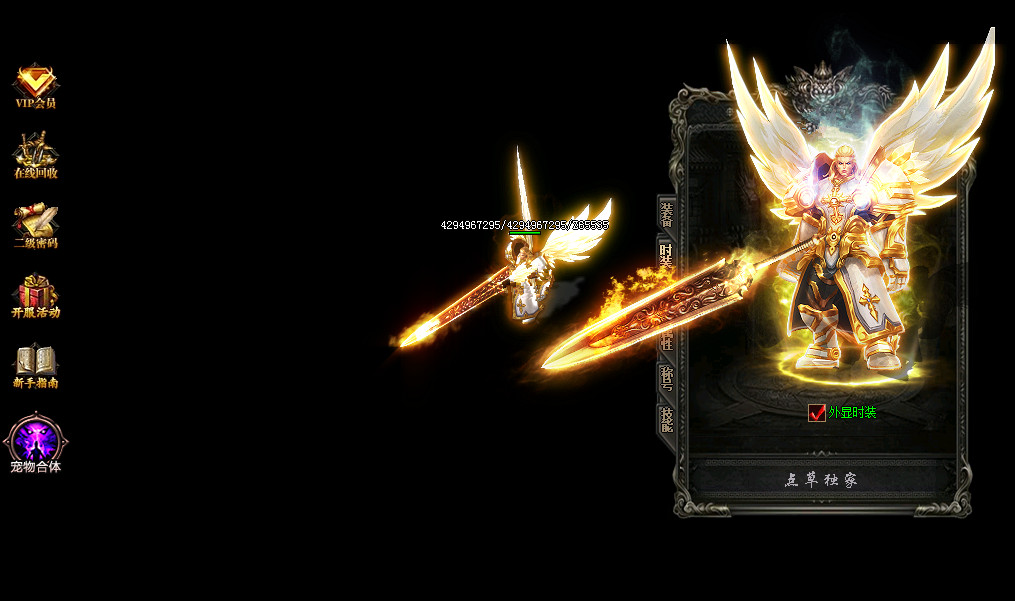Screen dimensions: 1015x601
Task: Open the 二级密码 secondary password icon
Action: pos(36,225)
